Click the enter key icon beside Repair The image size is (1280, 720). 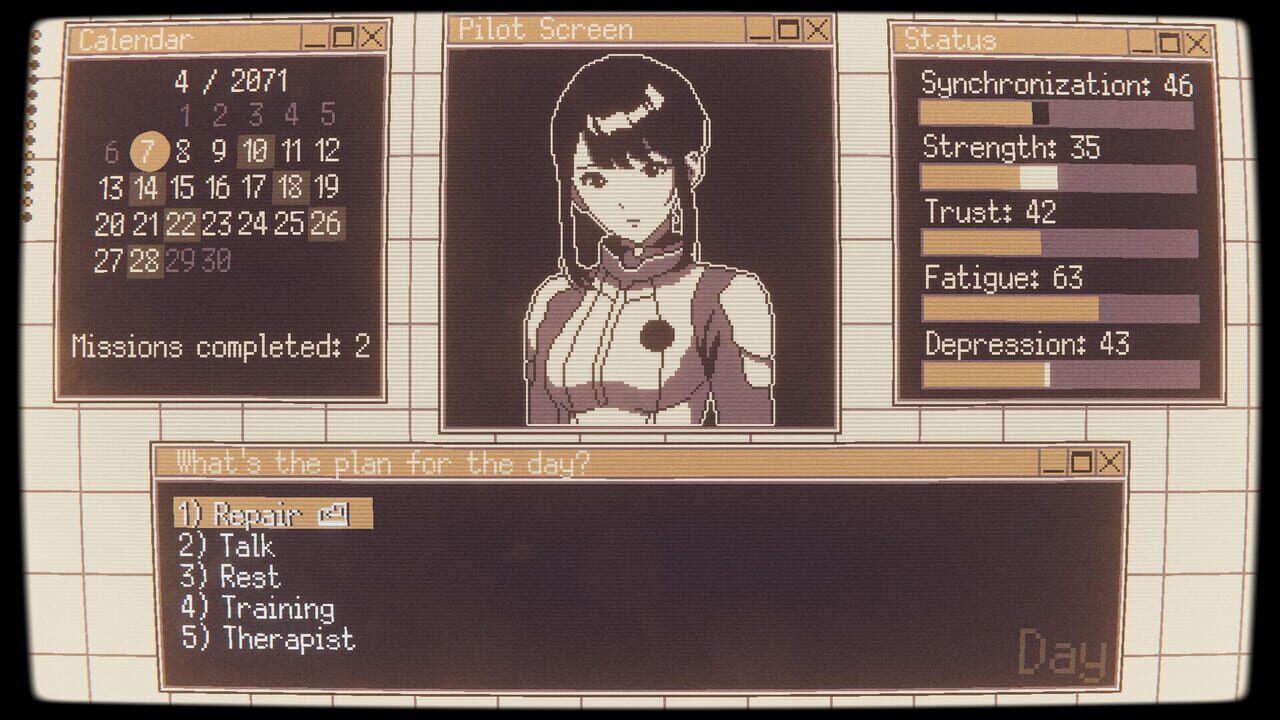(x=336, y=514)
